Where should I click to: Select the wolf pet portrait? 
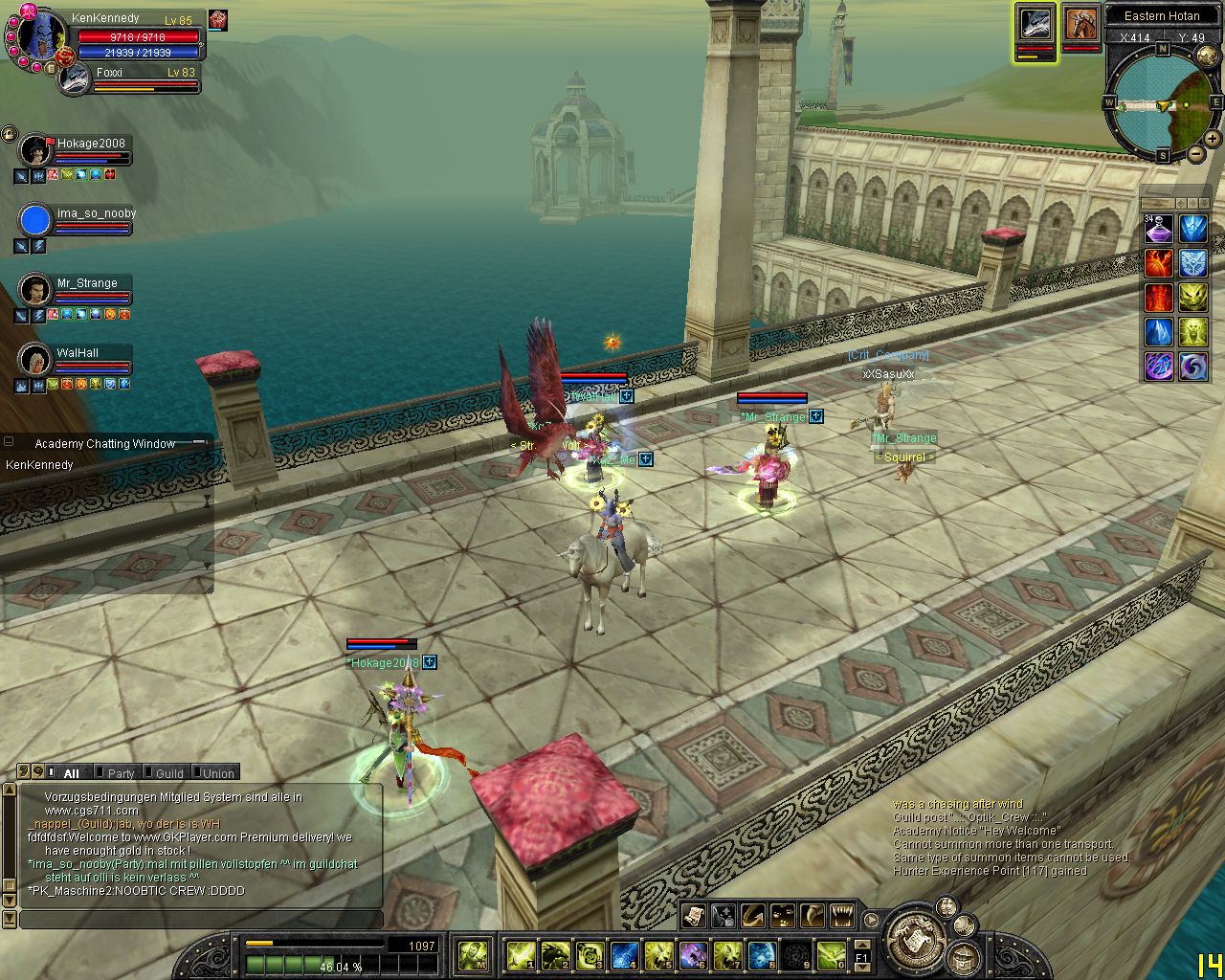(1035, 24)
